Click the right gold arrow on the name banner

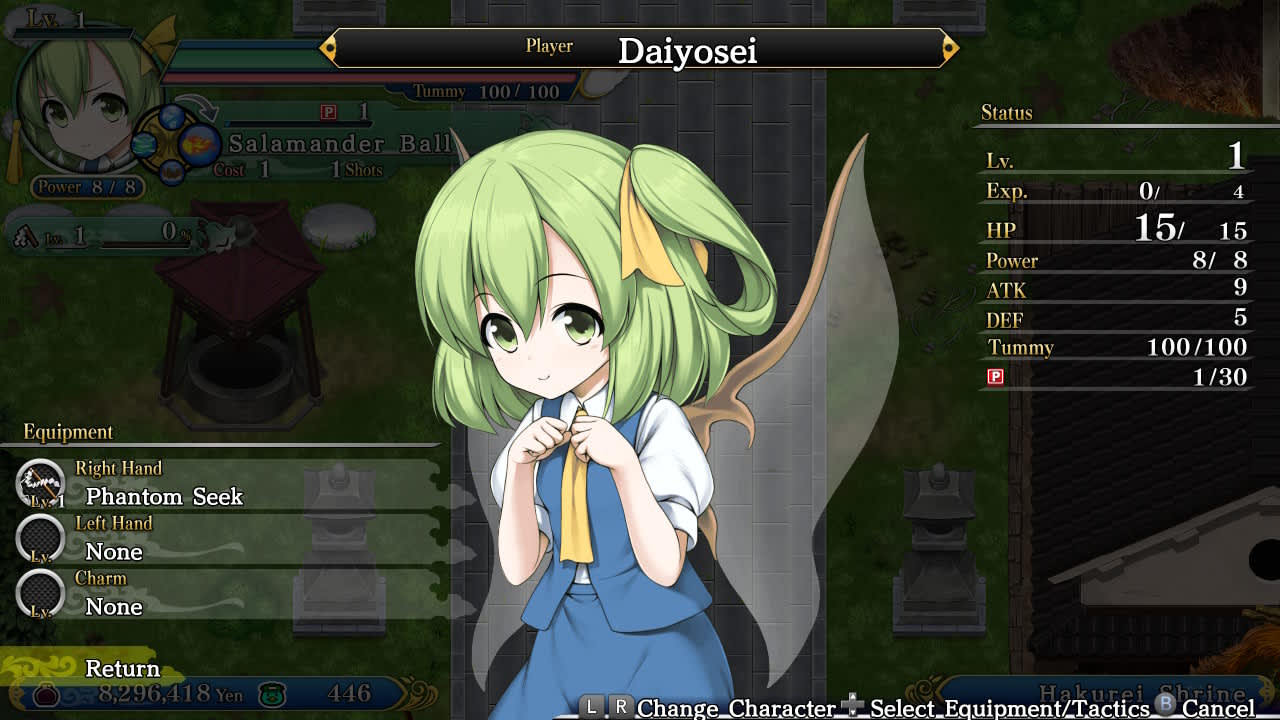point(951,45)
